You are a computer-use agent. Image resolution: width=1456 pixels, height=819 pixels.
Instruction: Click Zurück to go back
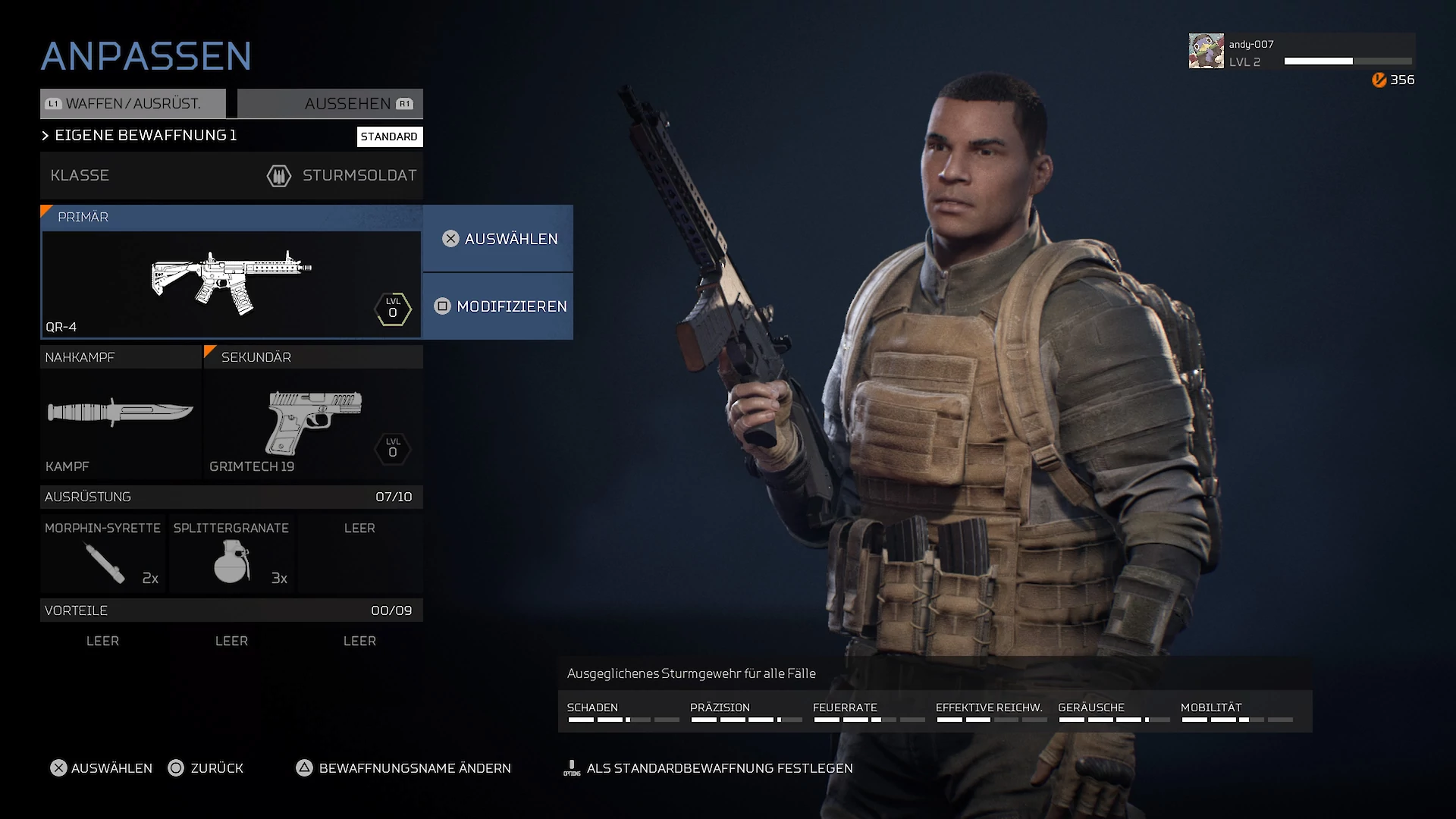pyautogui.click(x=206, y=768)
